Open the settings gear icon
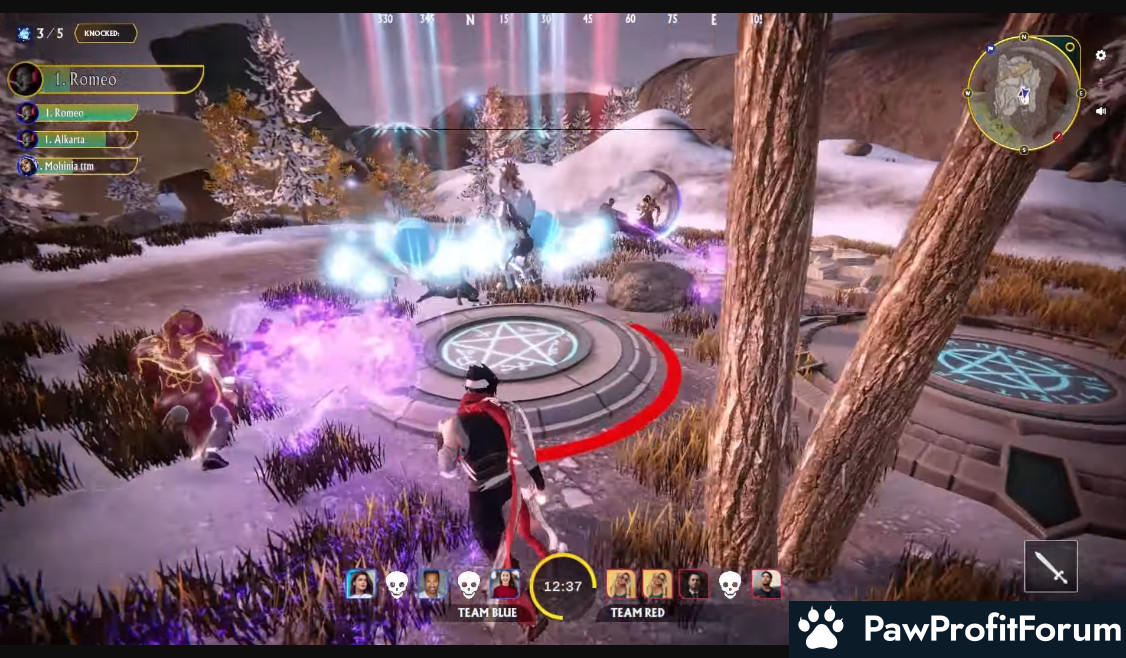 [1101, 56]
